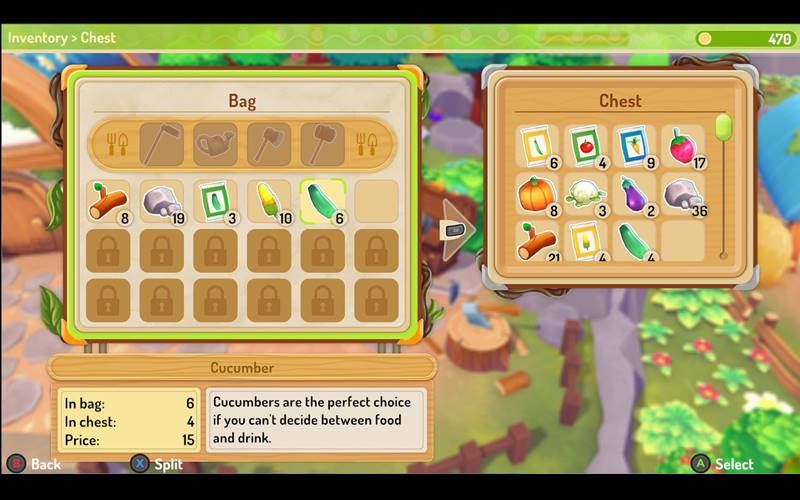800x500 pixels.
Task: Choose the watering can tool slot
Action: 215,145
